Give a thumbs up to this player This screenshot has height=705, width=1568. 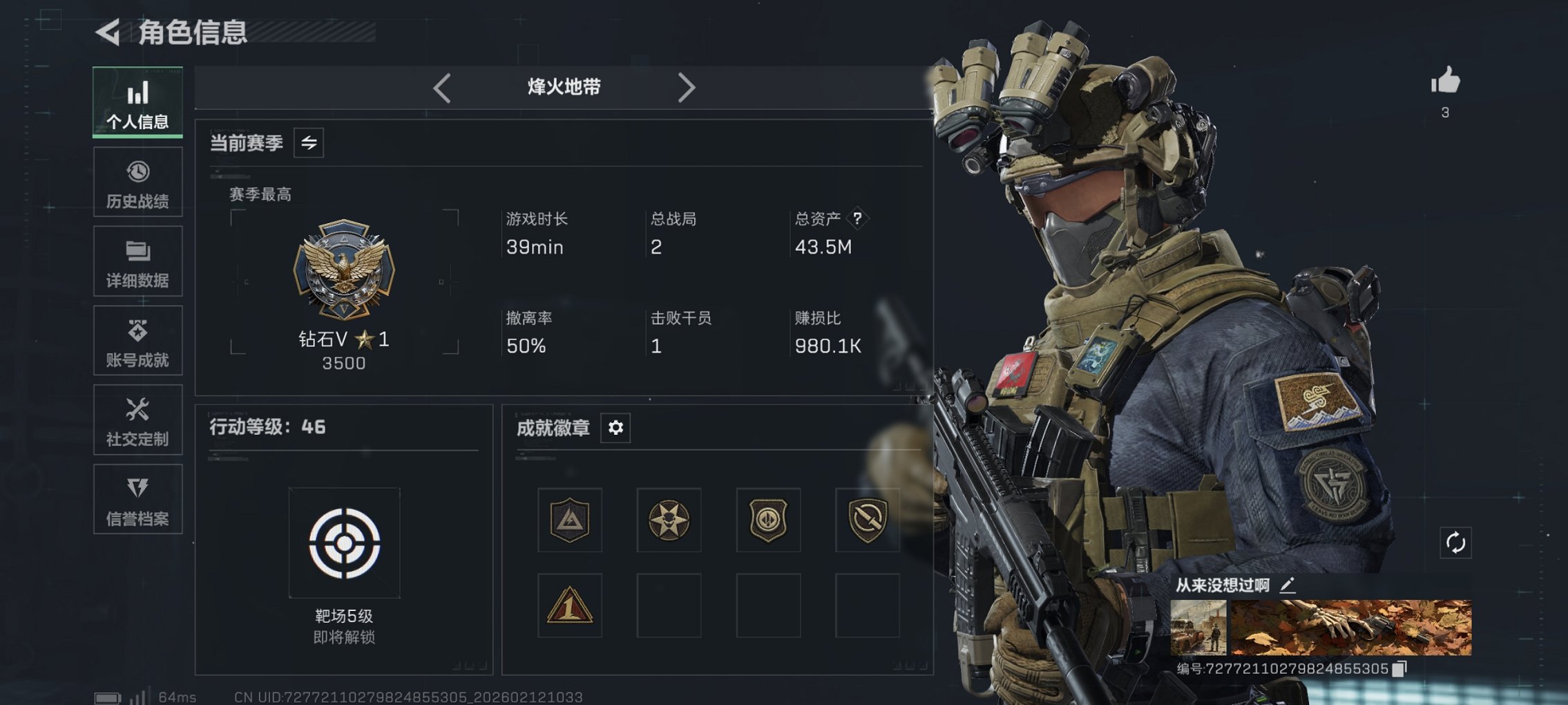click(1451, 82)
